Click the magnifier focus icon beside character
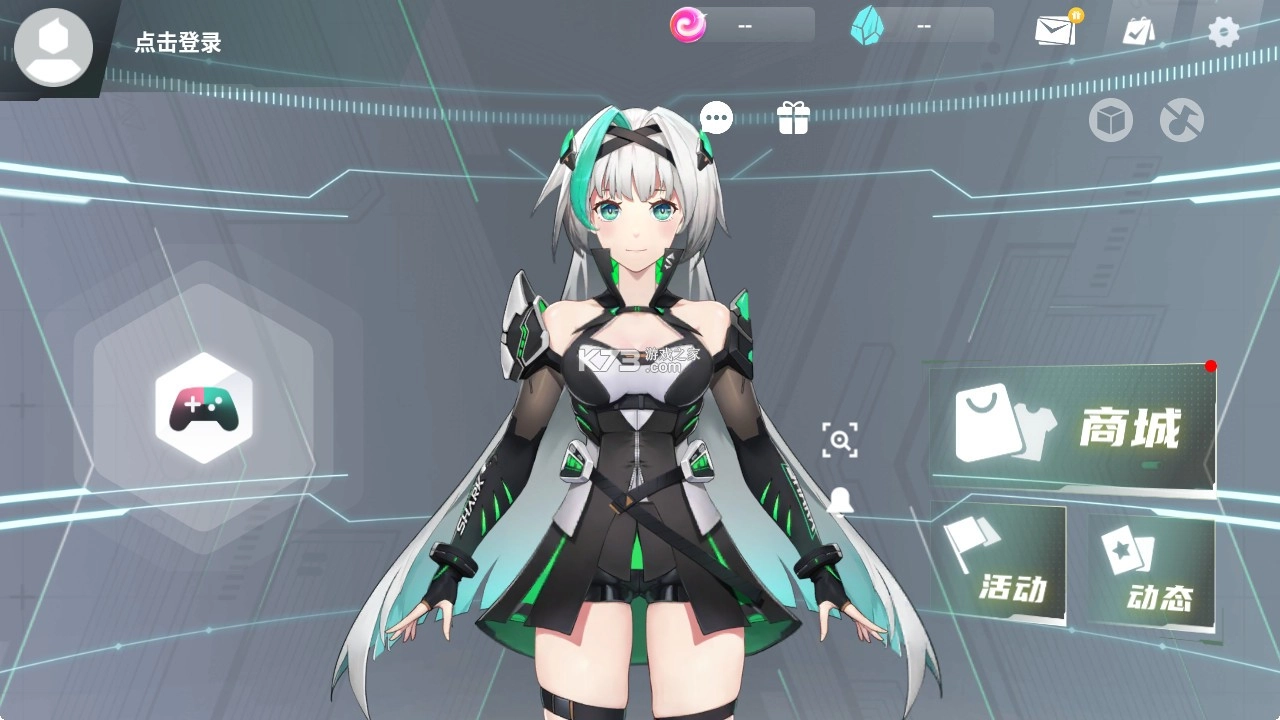This screenshot has height=720, width=1280. pyautogui.click(x=841, y=440)
